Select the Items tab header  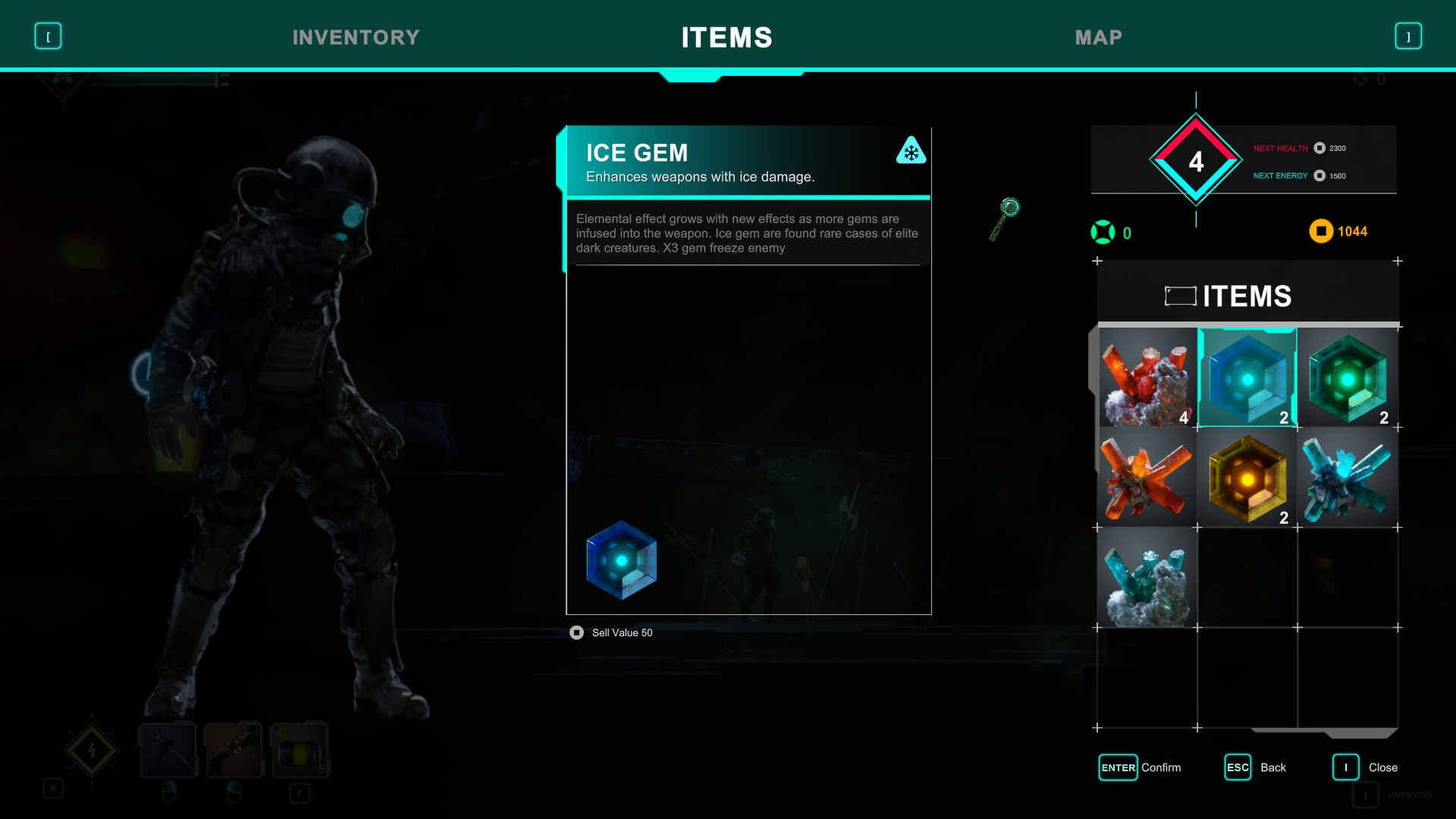[x=726, y=37]
